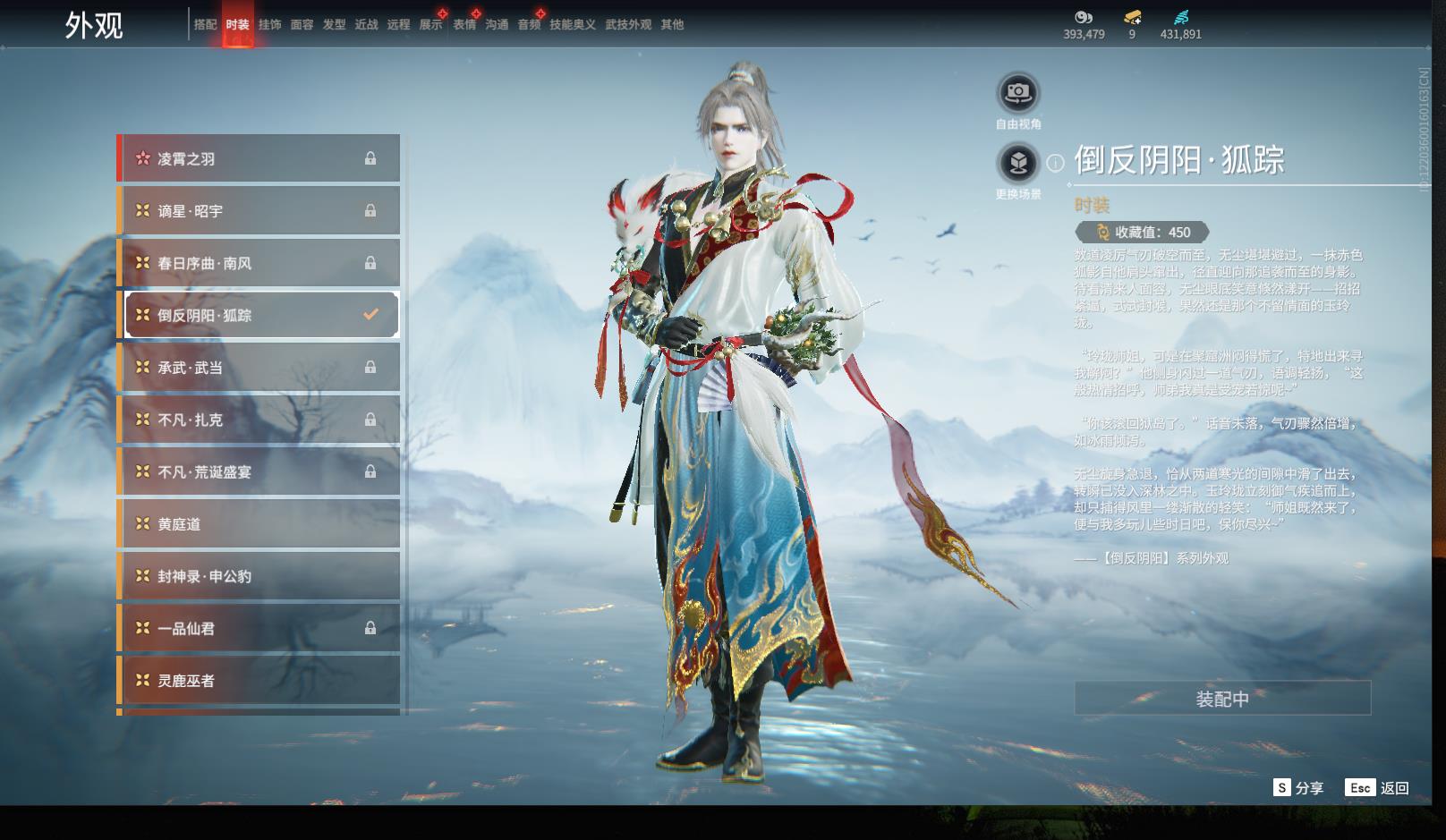
Task: Select the 凌霄之羽 outfit
Action: click(x=259, y=158)
